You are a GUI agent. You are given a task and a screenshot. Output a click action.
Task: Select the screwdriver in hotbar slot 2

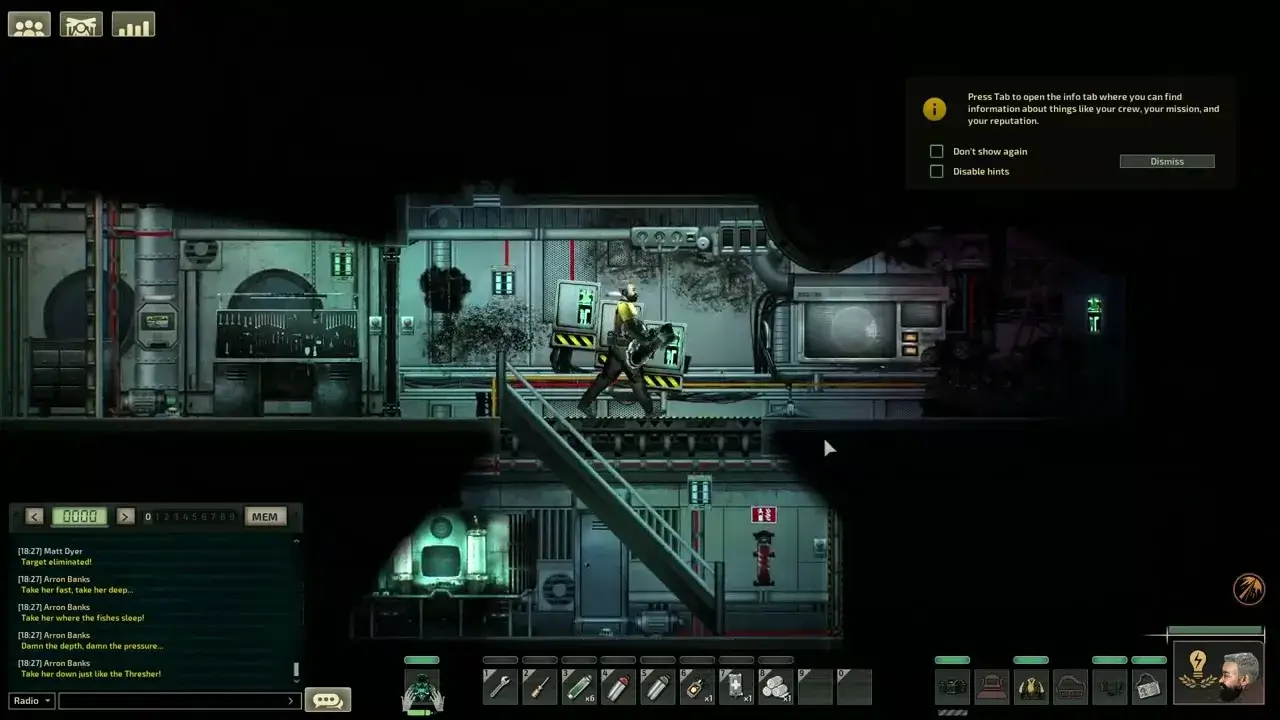[539, 687]
